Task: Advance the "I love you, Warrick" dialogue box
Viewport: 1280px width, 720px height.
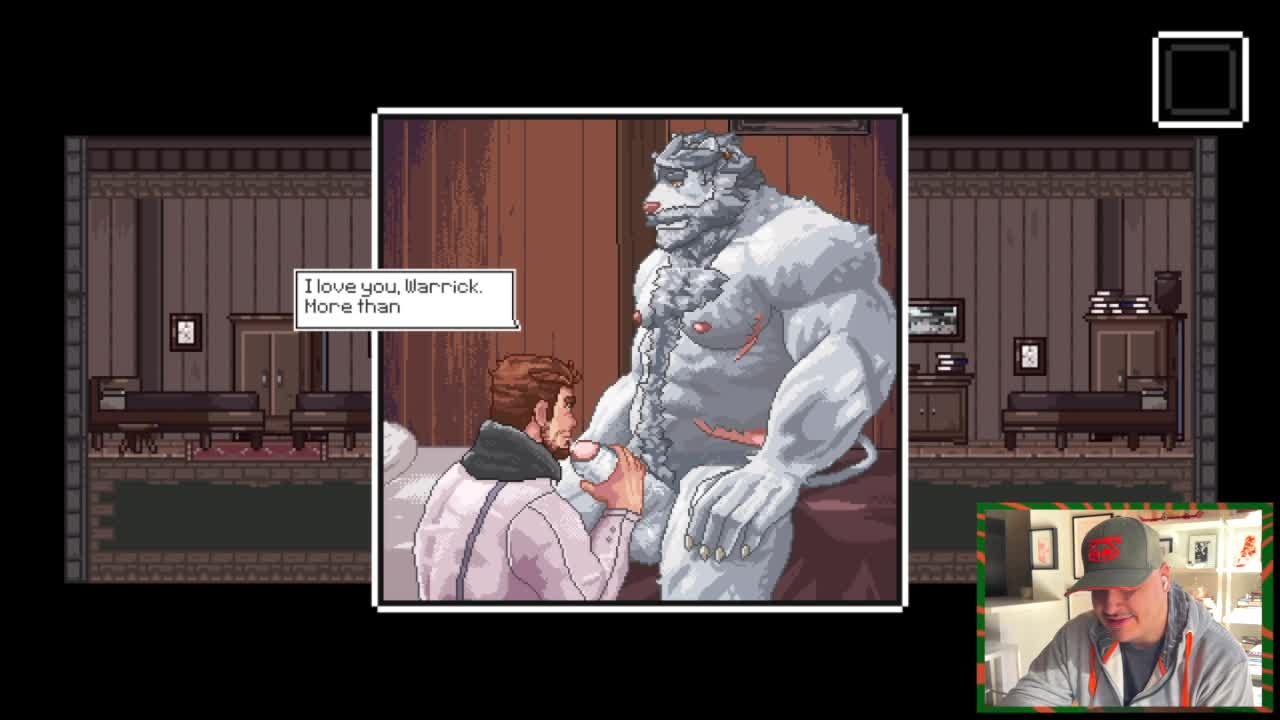Action: pos(405,298)
